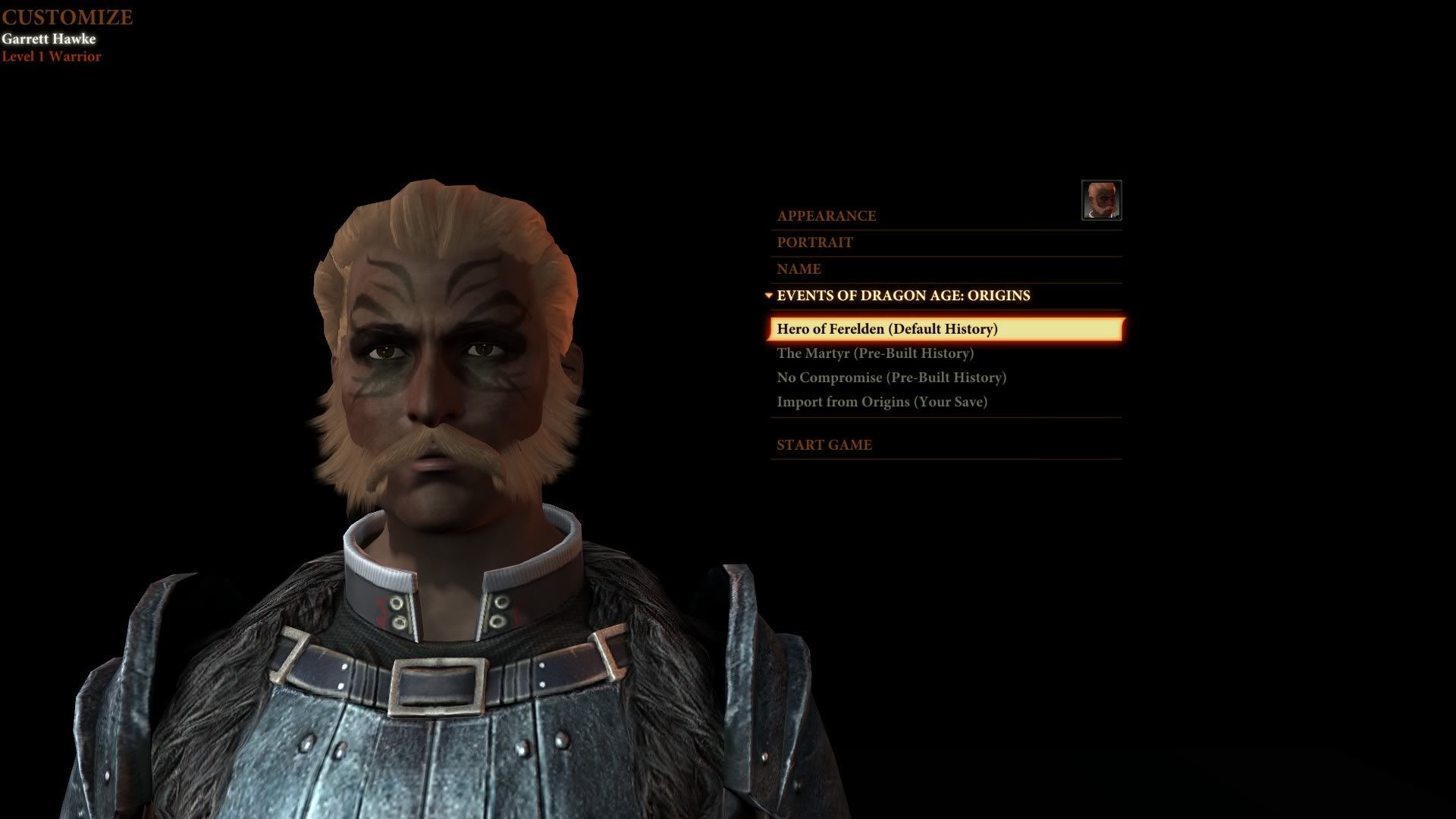
Task: Collapse Events of Dragon Age: Origins section
Action: pos(902,296)
